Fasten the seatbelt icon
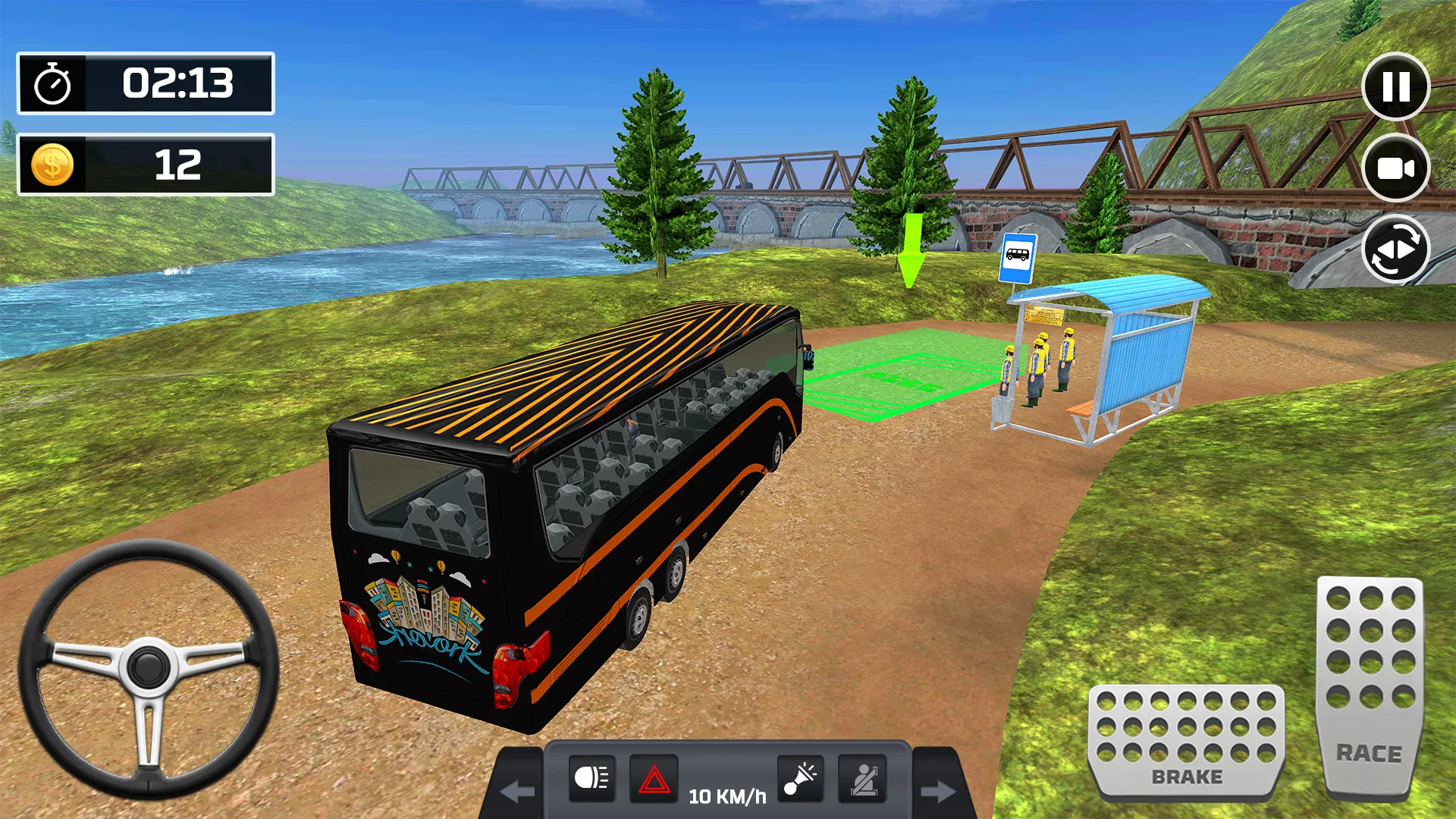The width and height of the screenshot is (1456, 819). click(862, 779)
